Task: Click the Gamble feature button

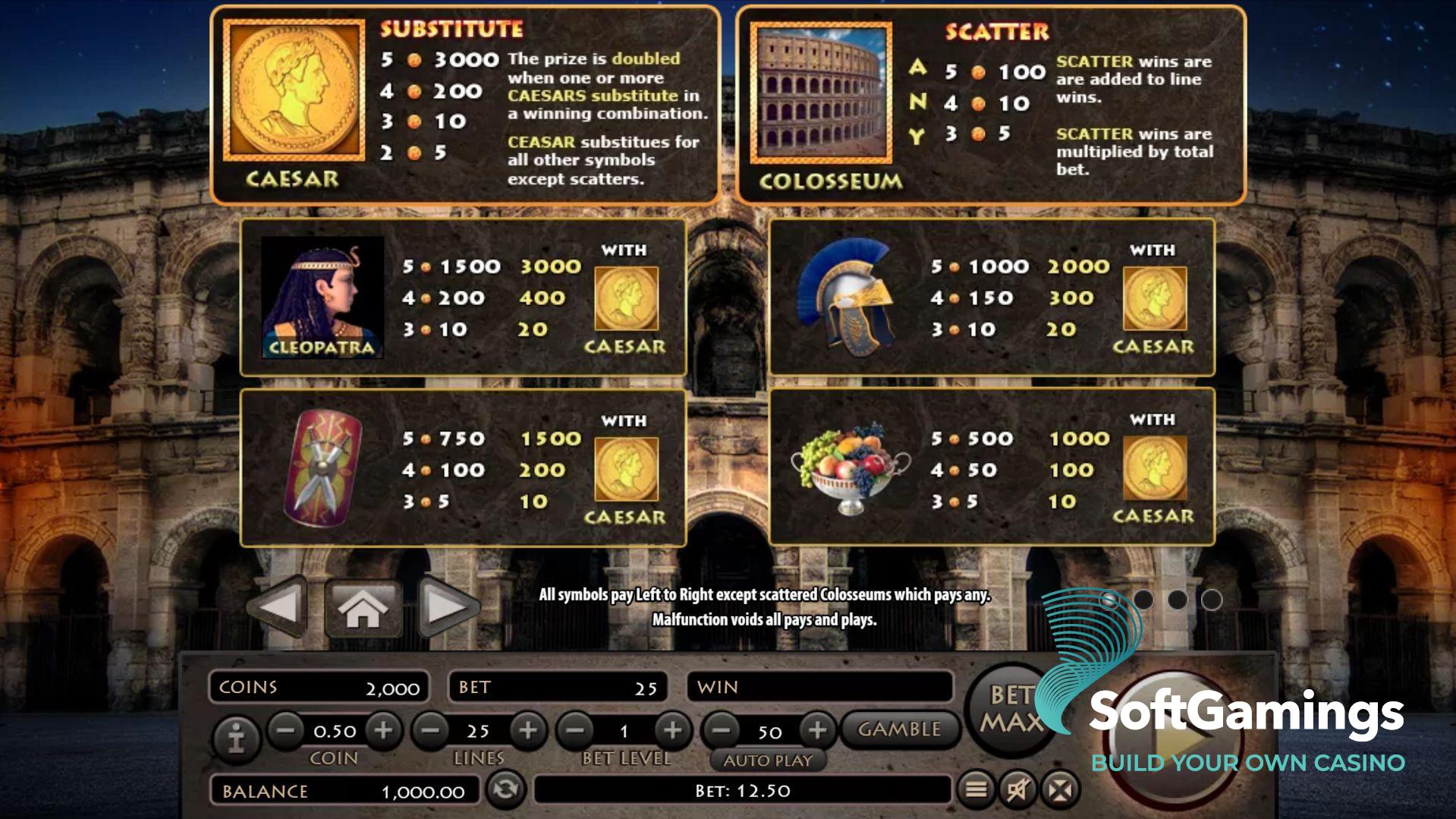Action: pos(899,729)
